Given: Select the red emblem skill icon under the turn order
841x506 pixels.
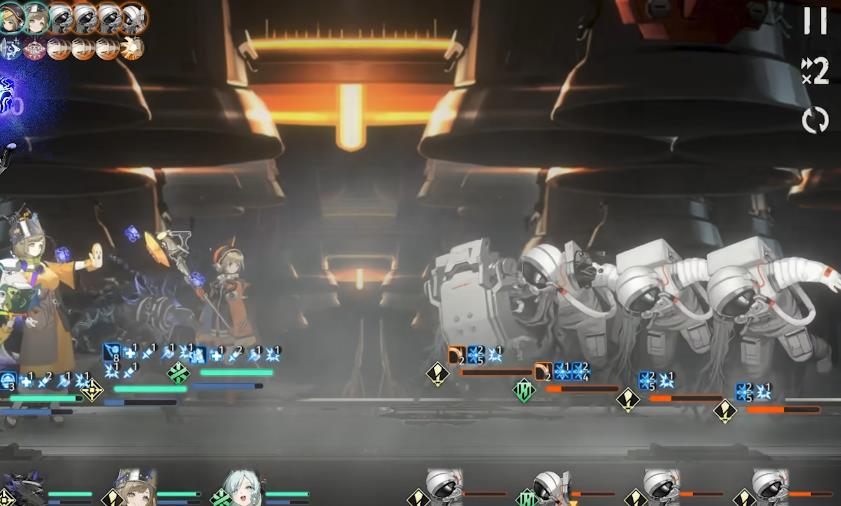Looking at the screenshot, I should coord(36,48).
